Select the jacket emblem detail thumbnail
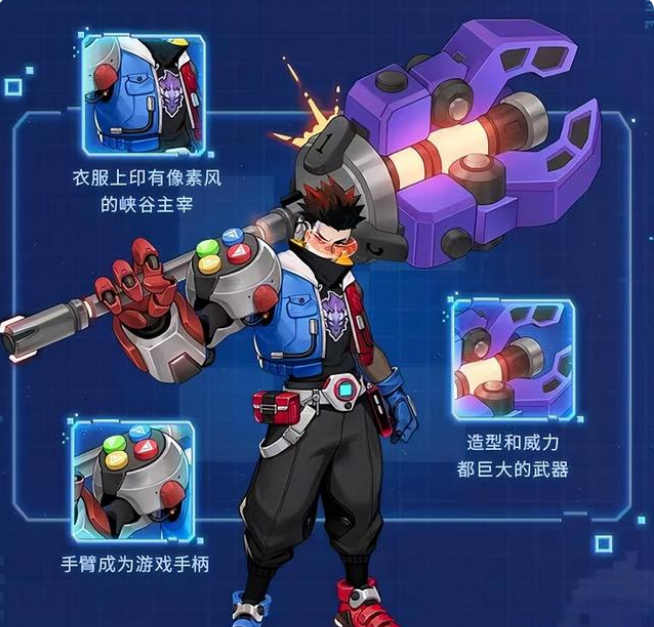This screenshot has height=627, width=654. (x=144, y=95)
